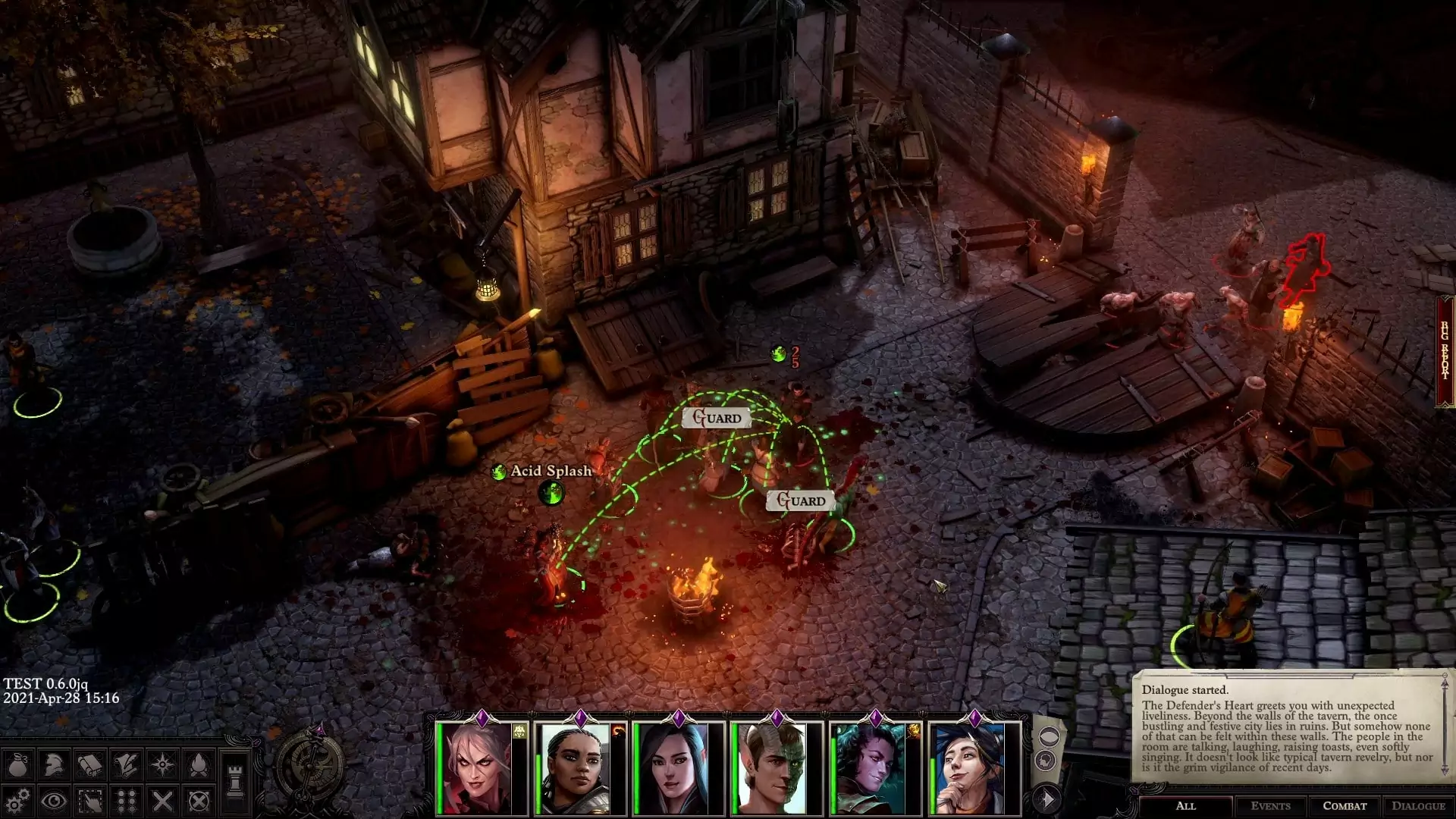Switch combat log to Combat tab
The height and width of the screenshot is (819, 1456).
pyautogui.click(x=1345, y=806)
